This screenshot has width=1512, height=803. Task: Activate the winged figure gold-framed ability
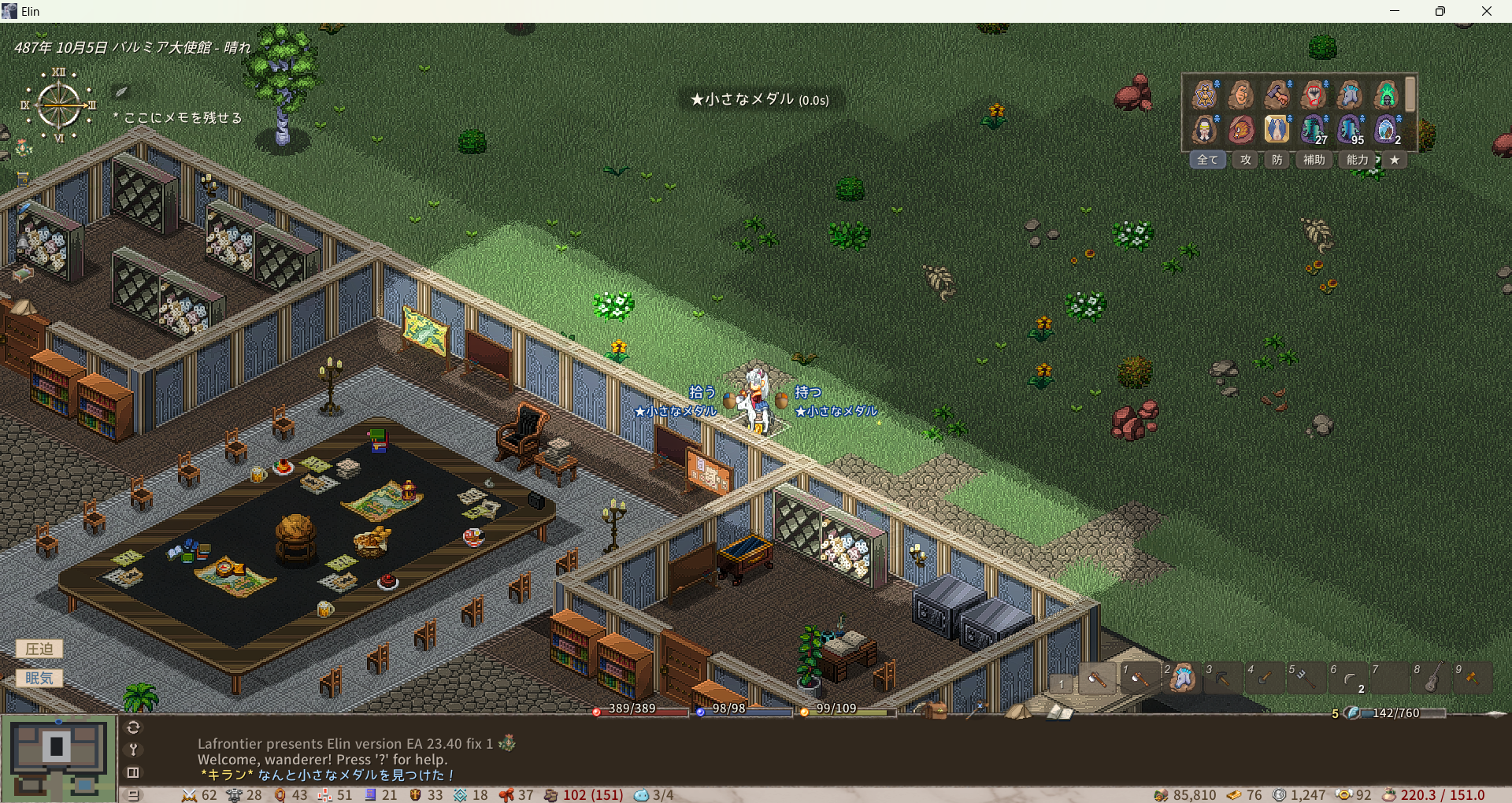[x=1277, y=129]
